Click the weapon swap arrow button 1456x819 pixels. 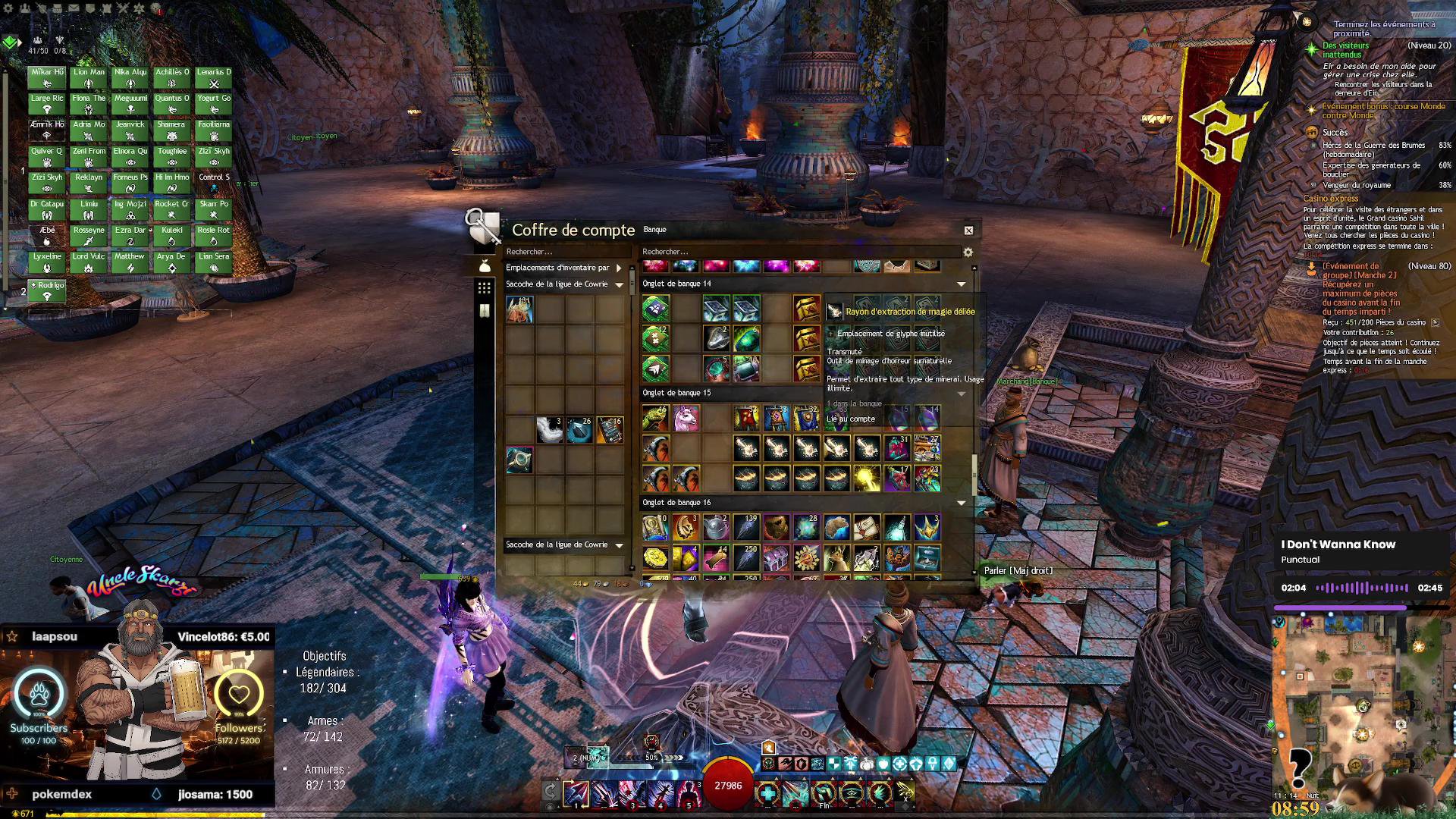(551, 792)
